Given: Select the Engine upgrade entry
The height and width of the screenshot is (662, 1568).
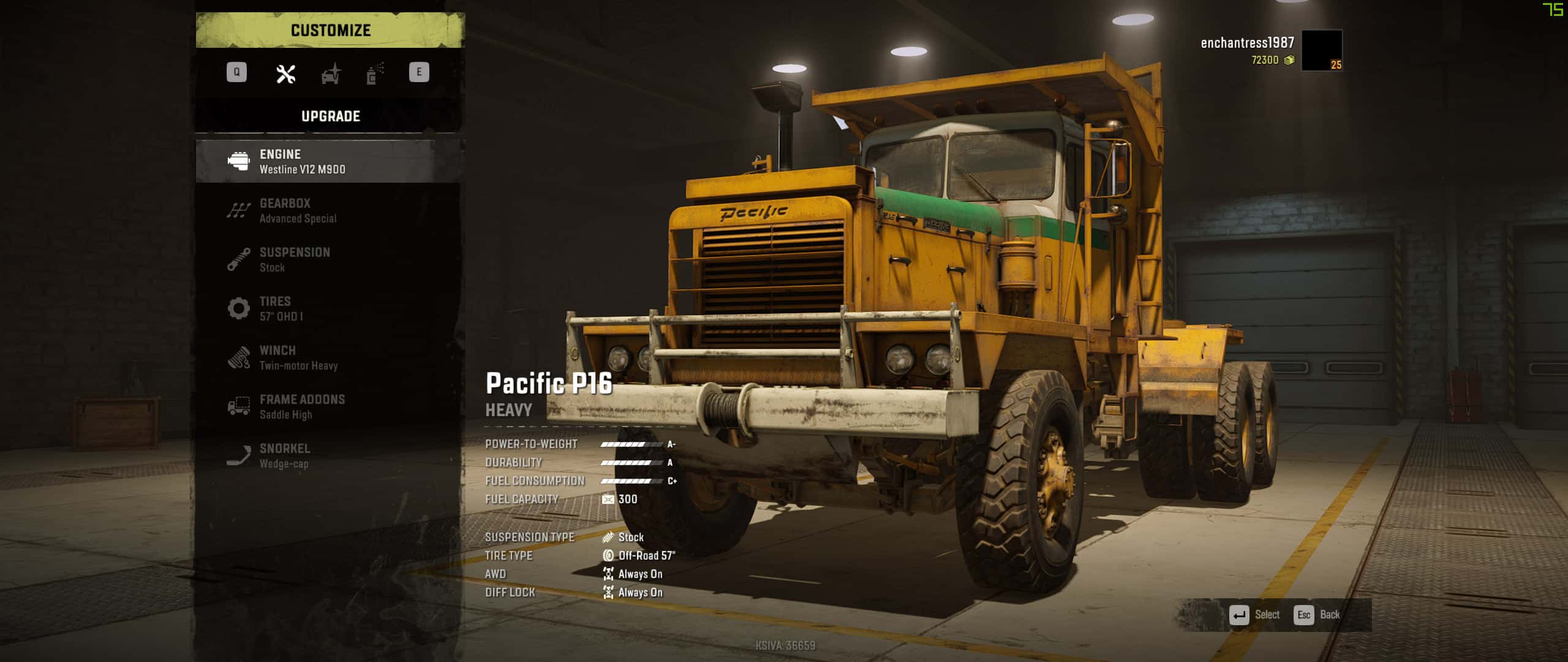Looking at the screenshot, I should tap(330, 161).
